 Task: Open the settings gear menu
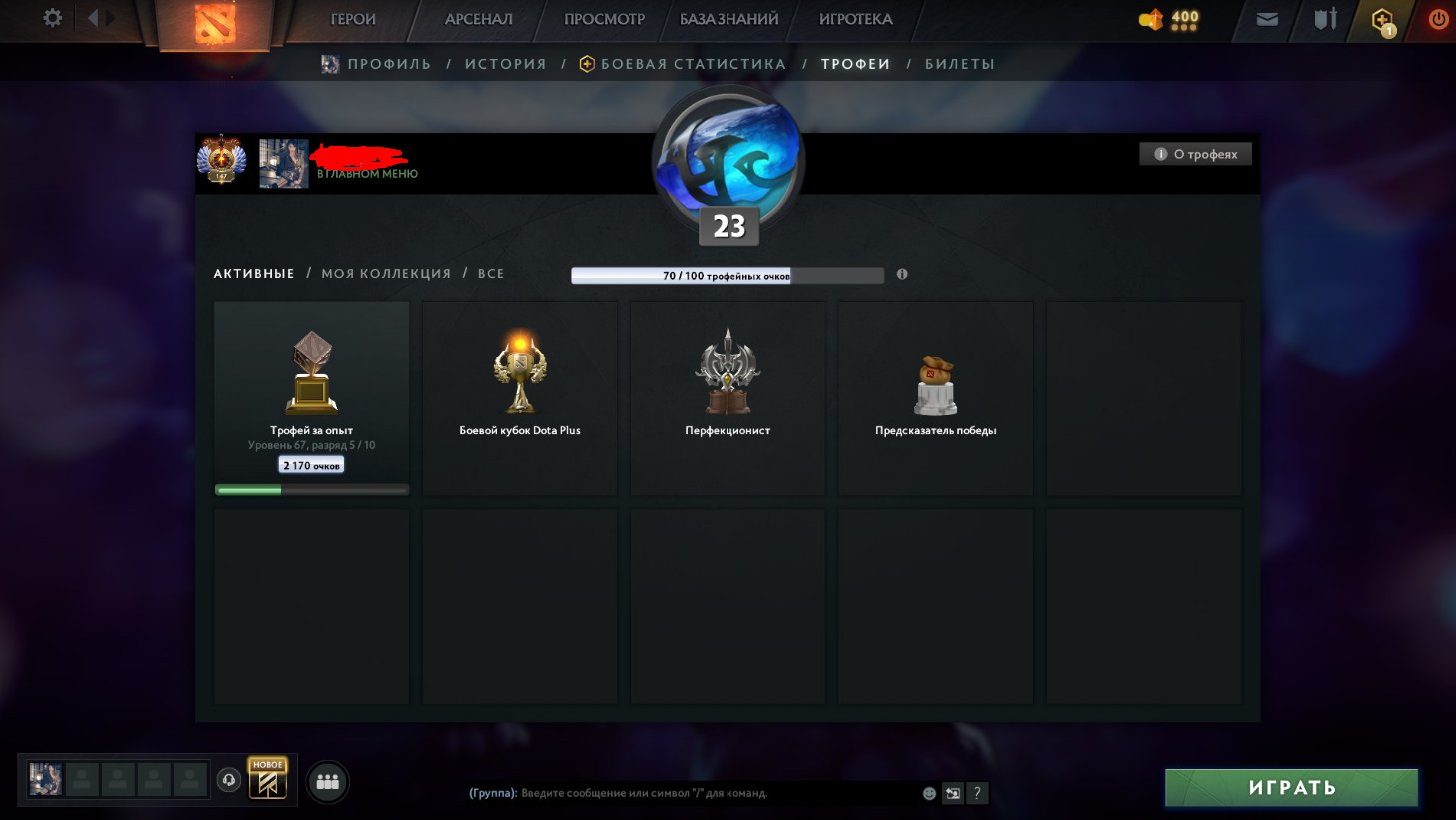(50, 18)
